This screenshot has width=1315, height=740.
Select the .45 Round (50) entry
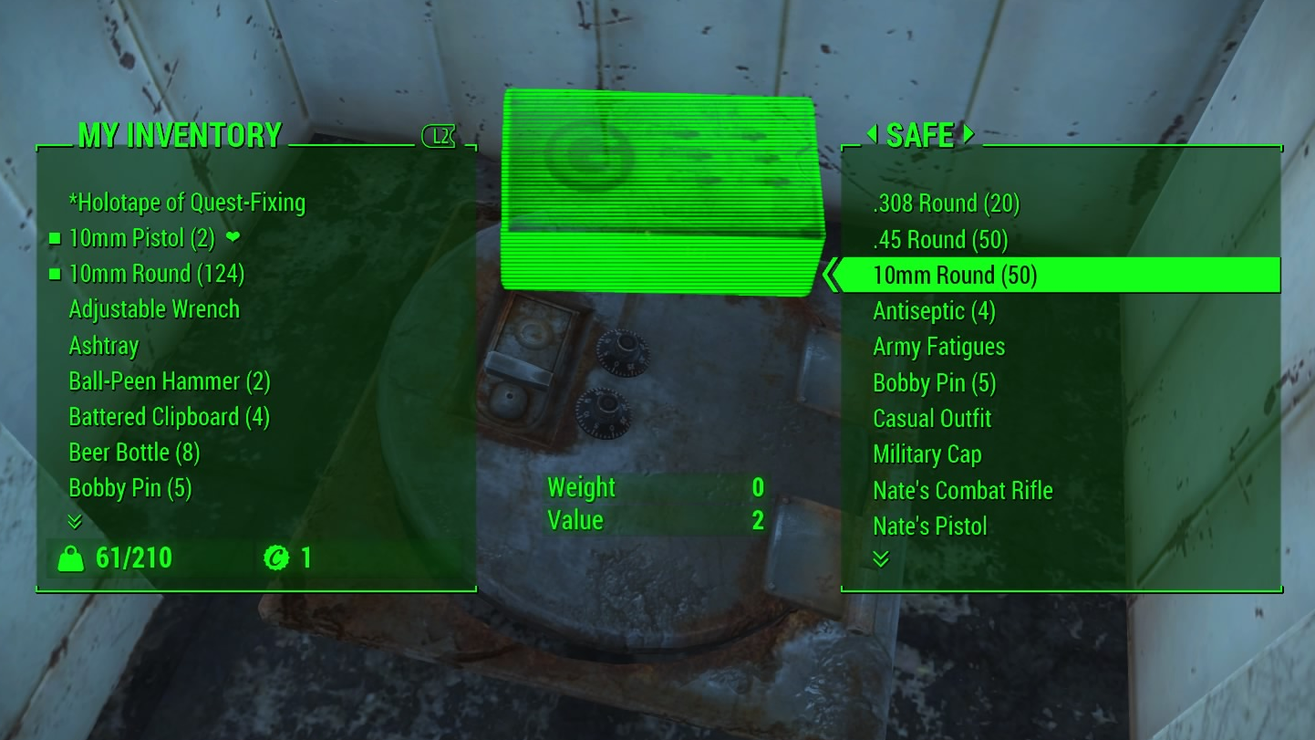coord(939,239)
